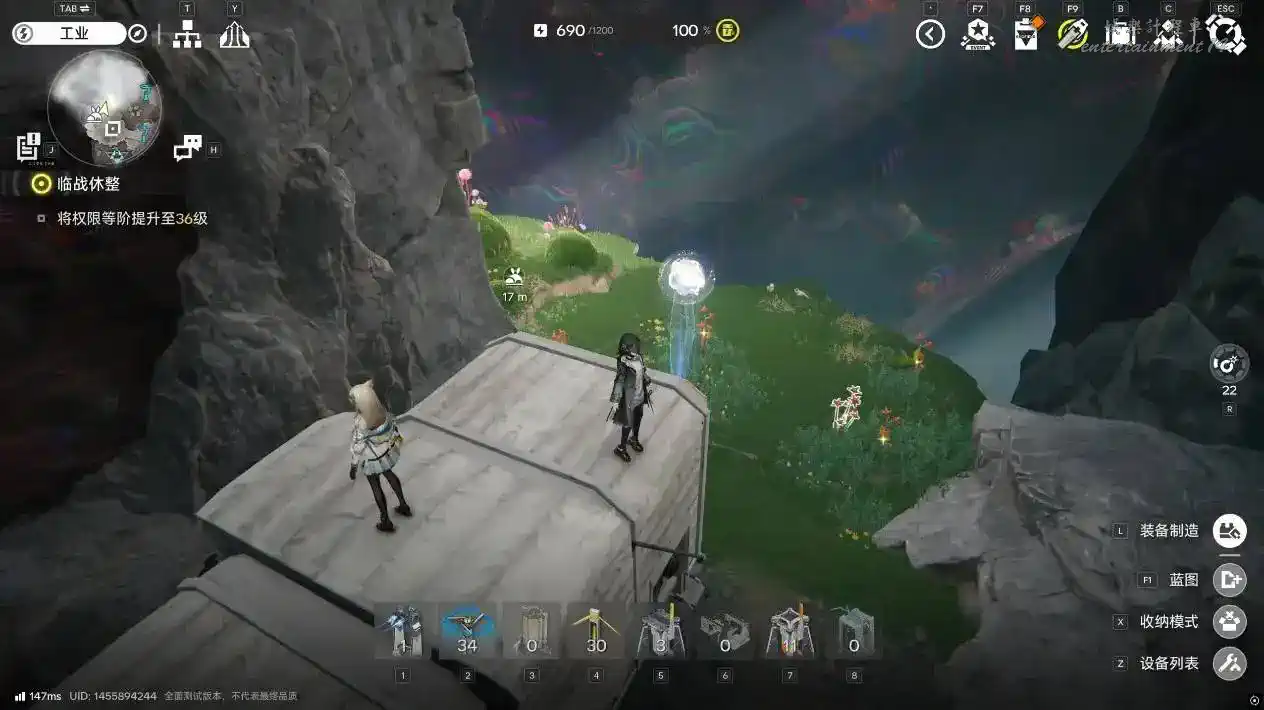Open the 蓝图 blueprint button
Viewport: 1264px width, 710px height.
1229,579
